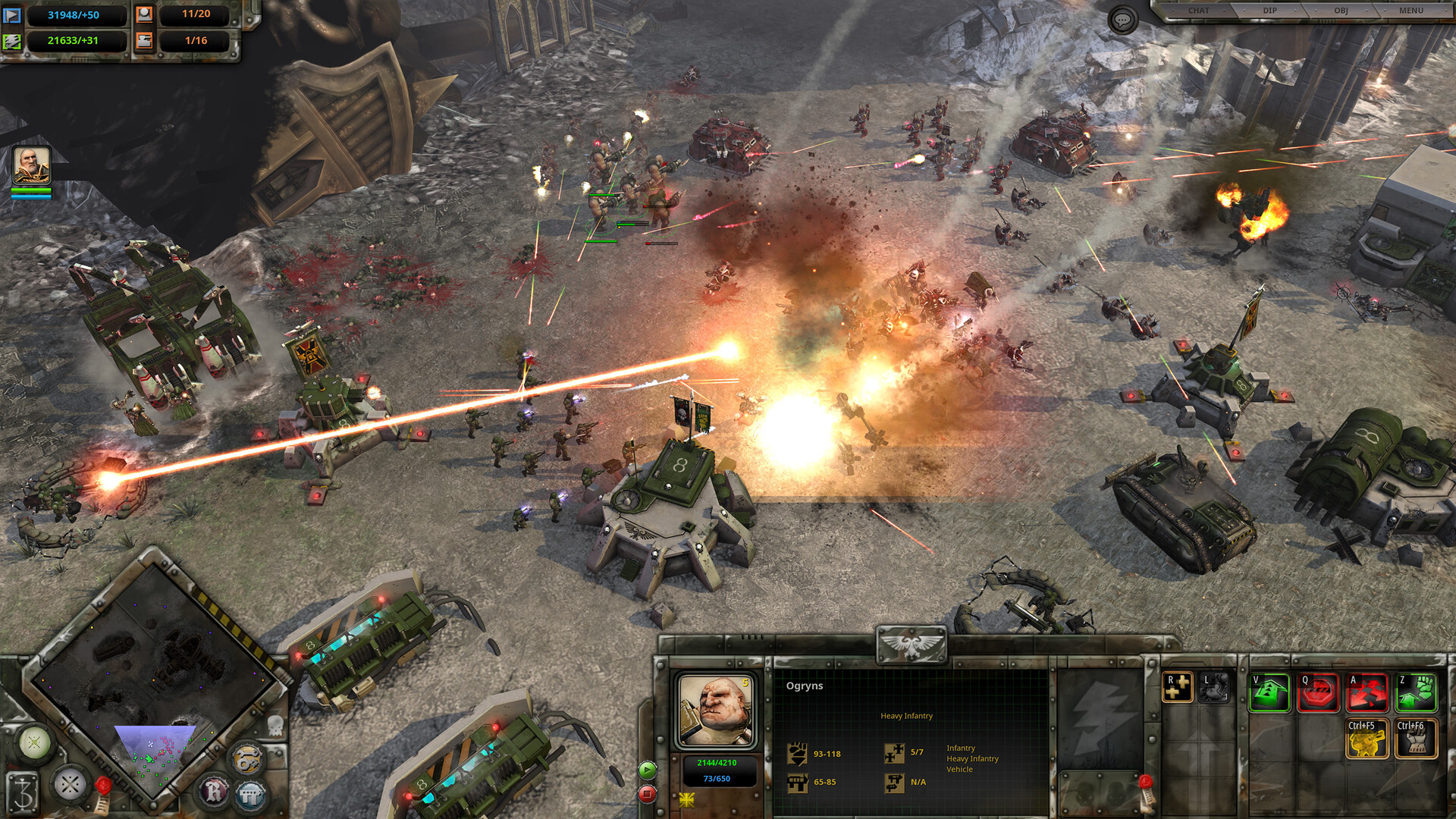Order an Attack with the A command
This screenshot has height=819, width=1456.
(x=1367, y=692)
